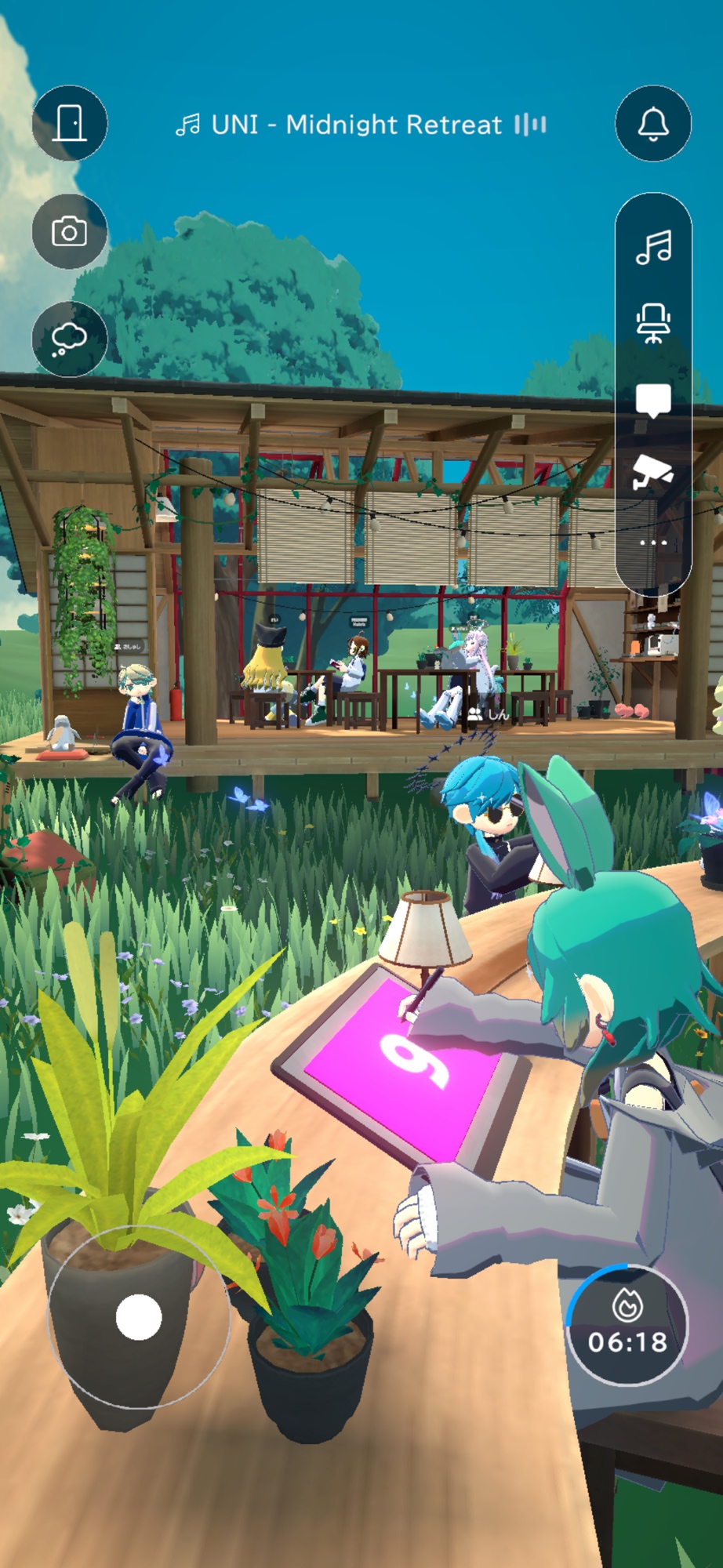Screen dimensions: 723x1568
Task: Open the chat speech bubble icon
Action: (653, 400)
